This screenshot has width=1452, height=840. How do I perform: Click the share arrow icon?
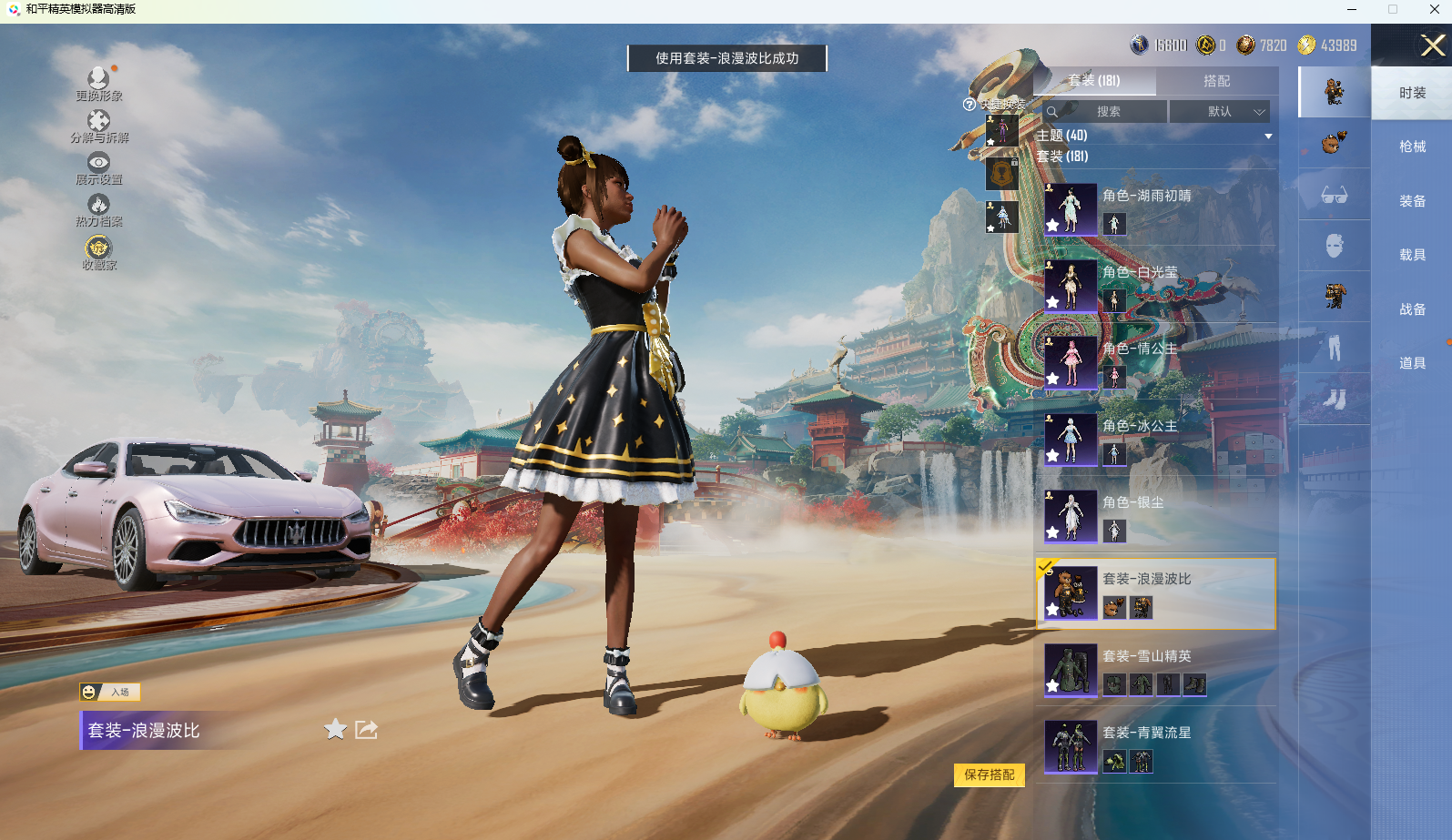point(366,729)
